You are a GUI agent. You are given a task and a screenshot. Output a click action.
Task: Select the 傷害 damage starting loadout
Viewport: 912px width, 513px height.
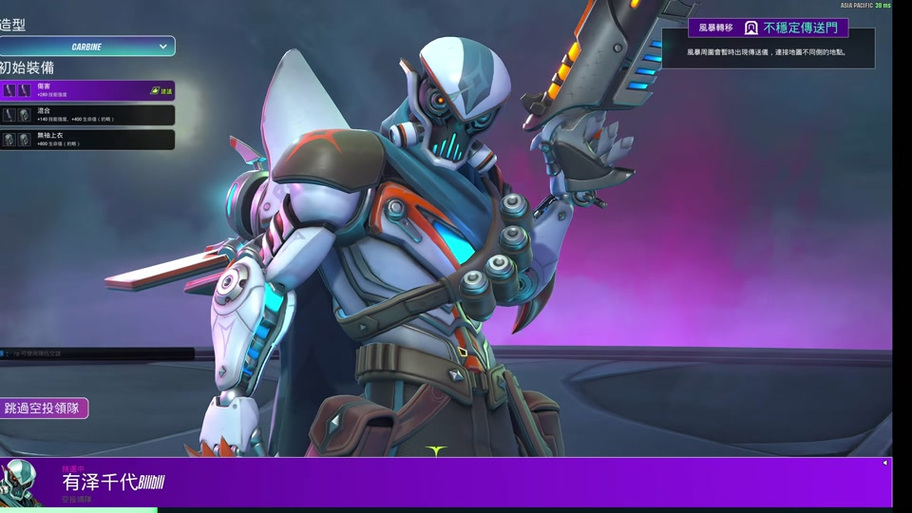[x=87, y=91]
